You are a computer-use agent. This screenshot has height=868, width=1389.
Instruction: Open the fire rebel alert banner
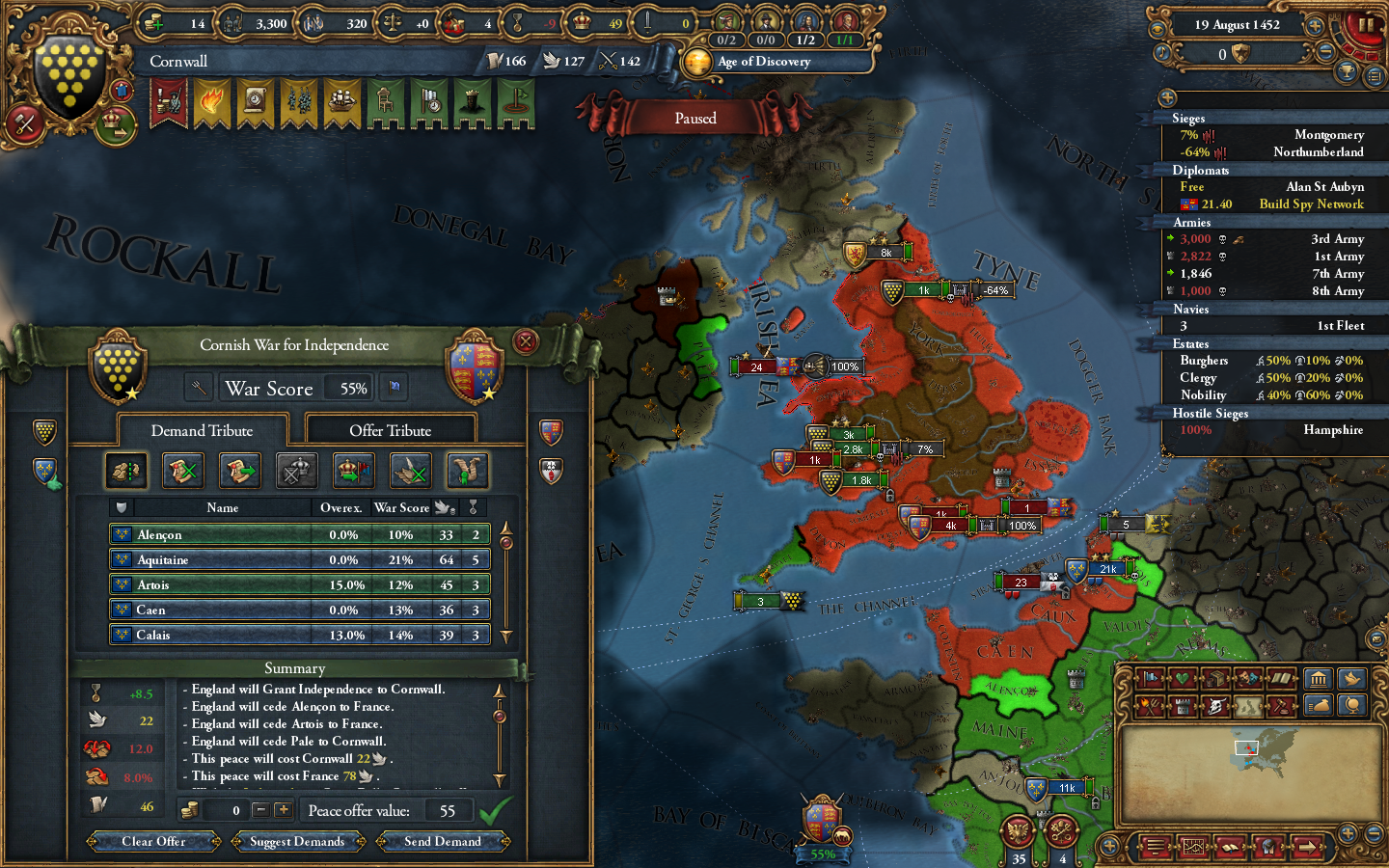[212, 101]
